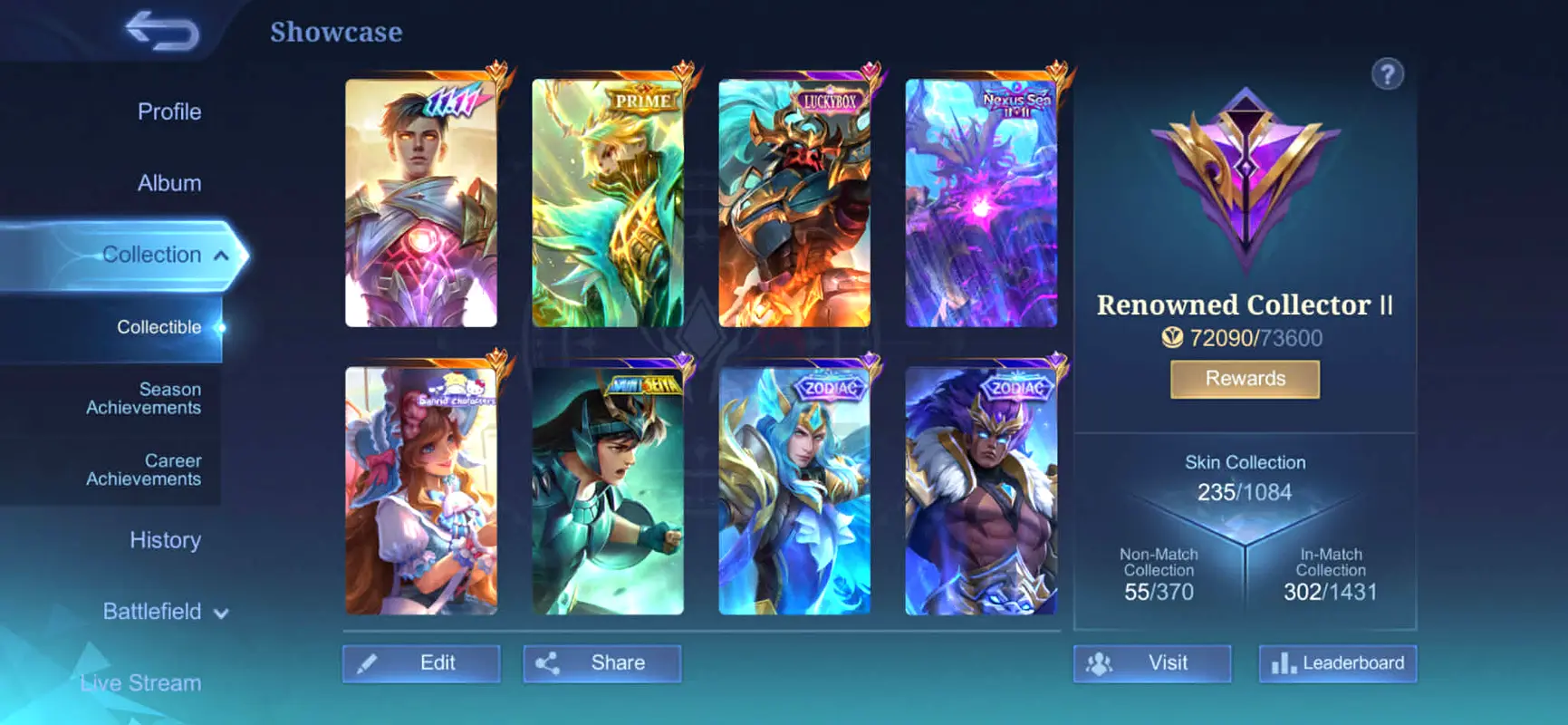Select the Nexus Sea skin card
Viewport: 1568px width, 725px height.
(981, 203)
